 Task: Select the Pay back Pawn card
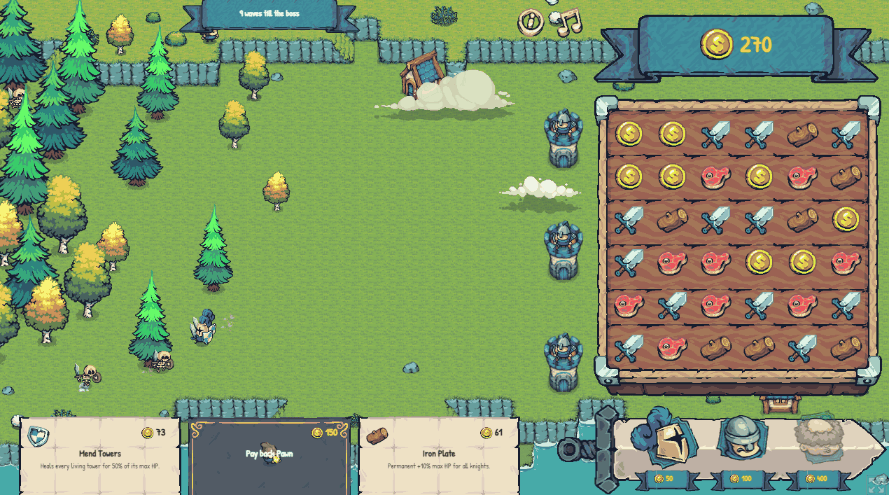[269, 457]
